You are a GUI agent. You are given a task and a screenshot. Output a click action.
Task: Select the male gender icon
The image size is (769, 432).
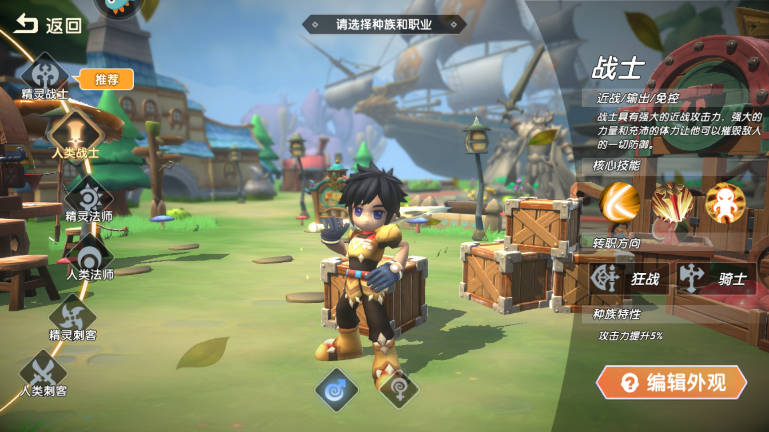pos(336,389)
